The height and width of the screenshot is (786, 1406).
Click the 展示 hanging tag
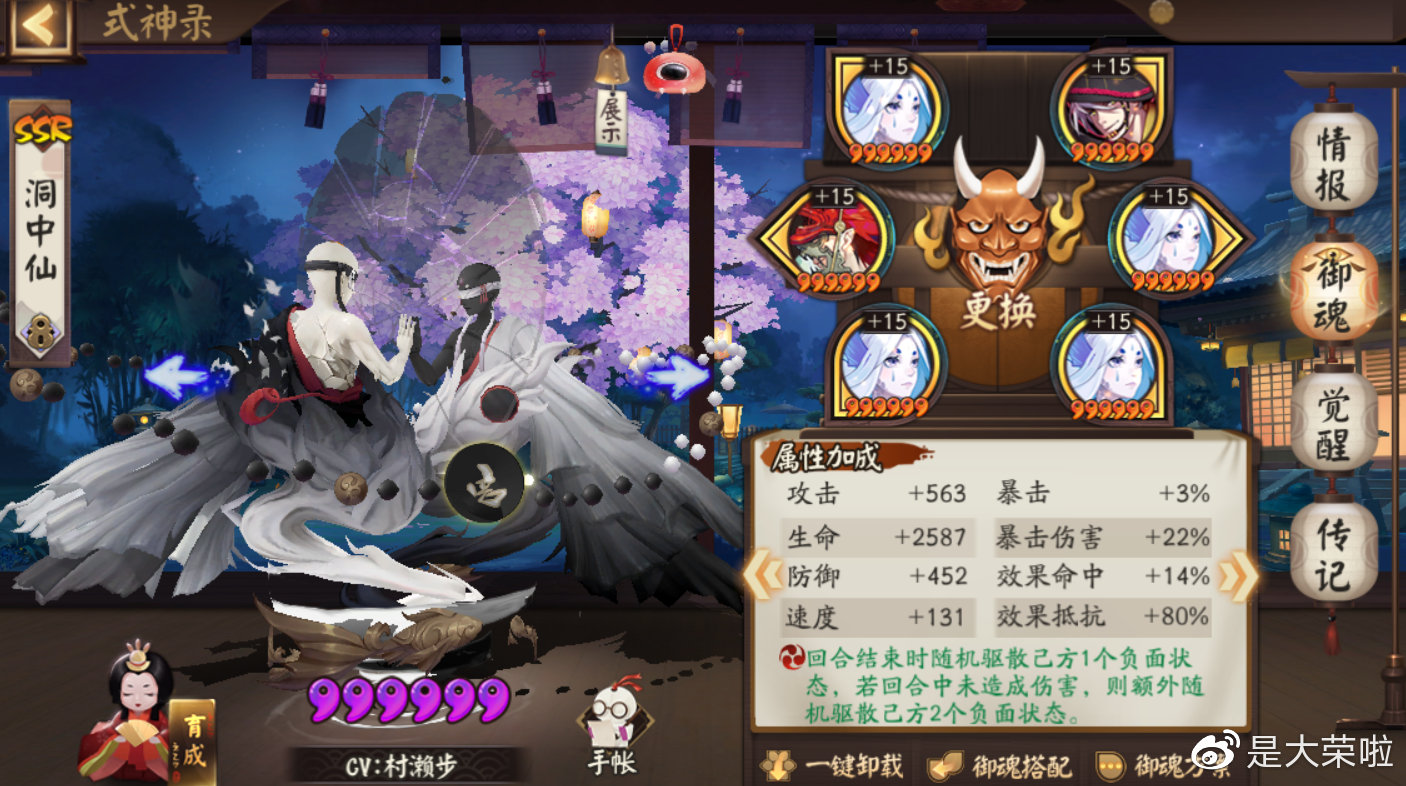(610, 120)
